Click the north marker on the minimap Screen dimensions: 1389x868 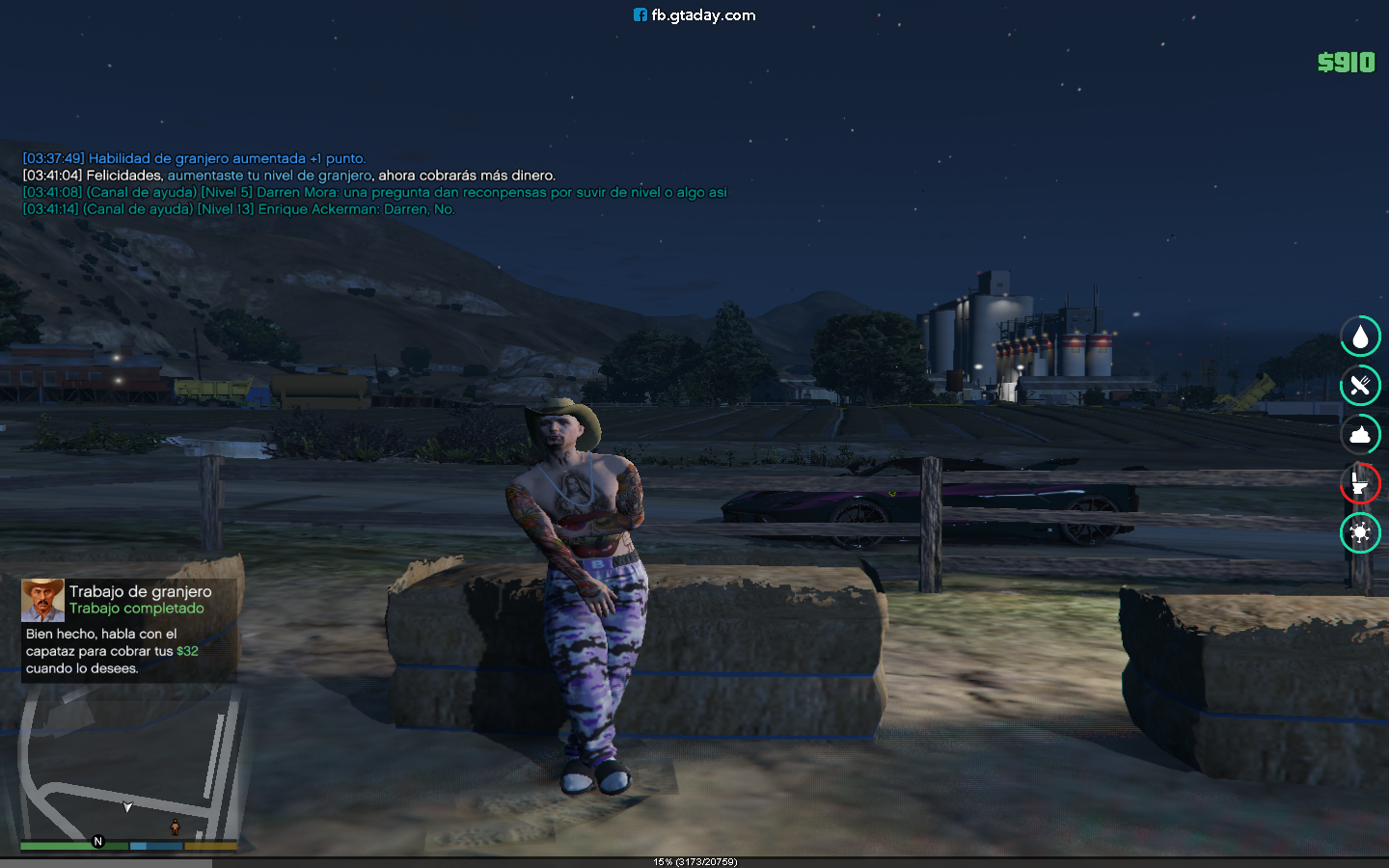pyautogui.click(x=97, y=841)
